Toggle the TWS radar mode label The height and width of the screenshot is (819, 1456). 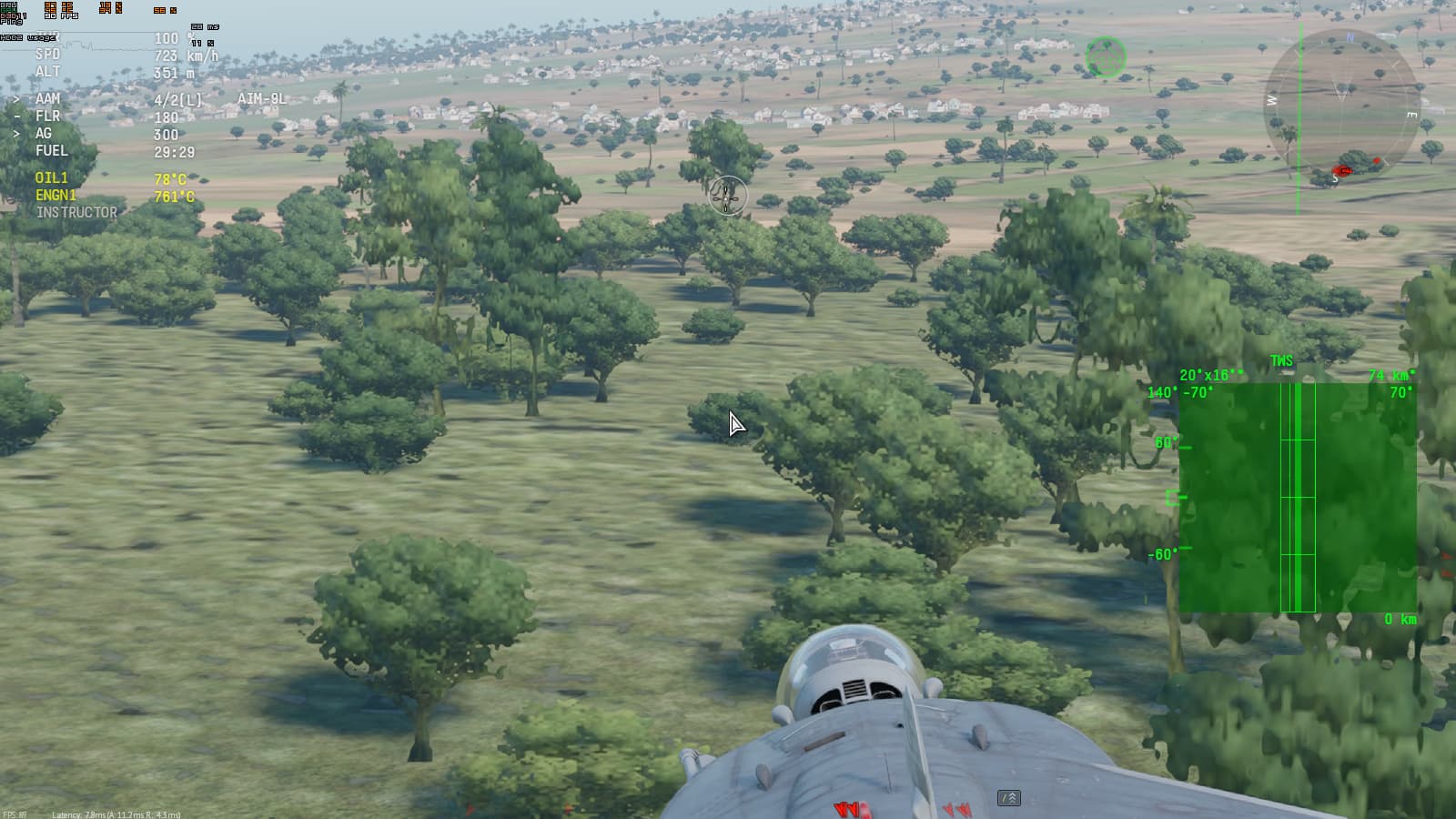(x=1279, y=360)
